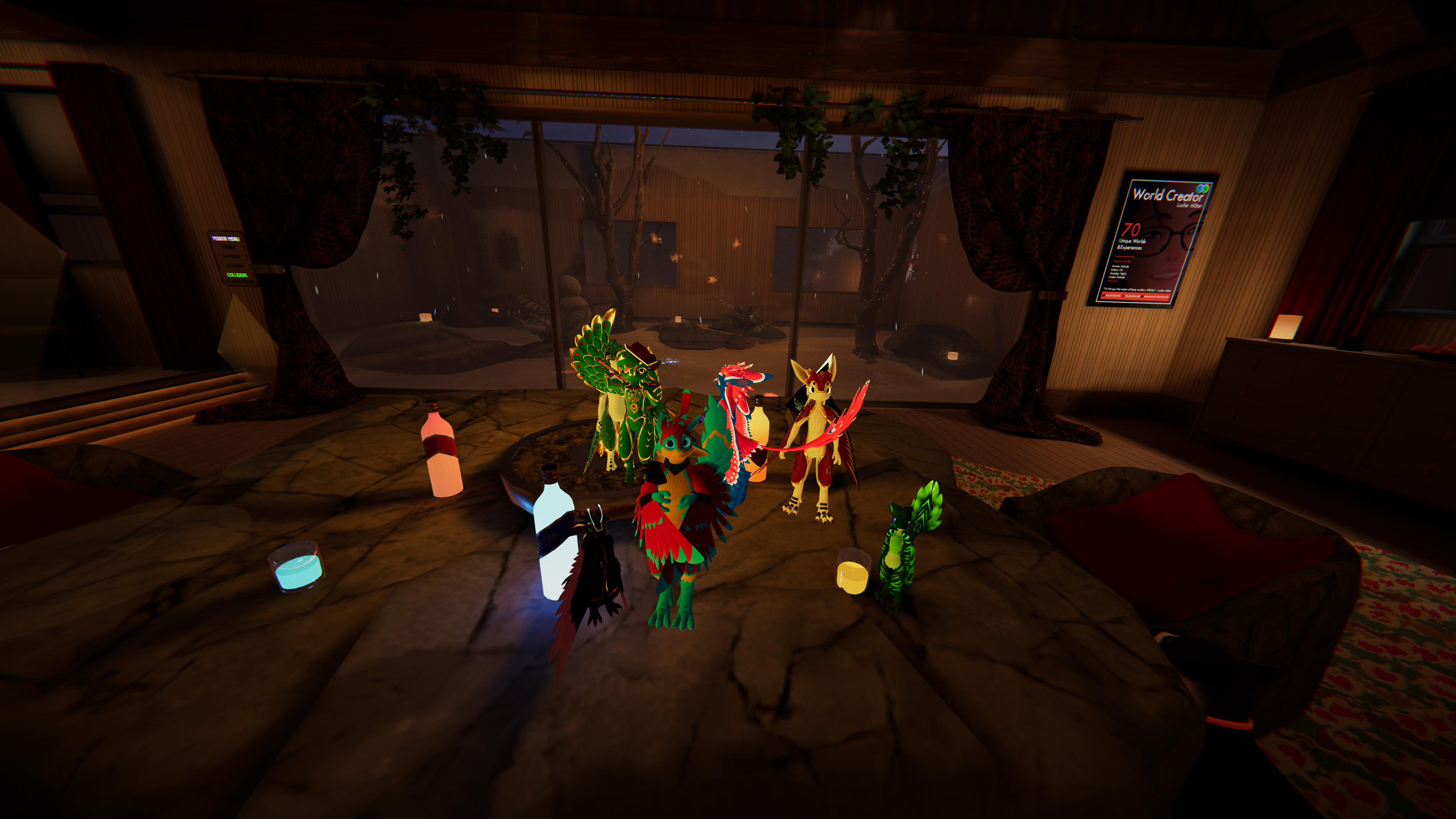This screenshot has width=1456, height=819.
Task: Choose the Futon button in Mirror Menu
Action: [x=248, y=282]
